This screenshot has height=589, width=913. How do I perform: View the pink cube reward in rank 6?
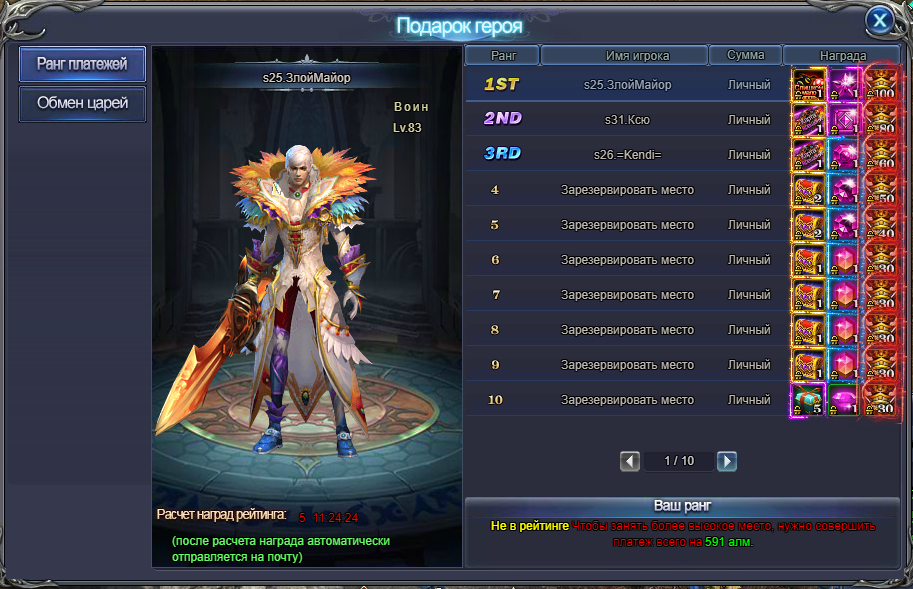pyautogui.click(x=844, y=259)
